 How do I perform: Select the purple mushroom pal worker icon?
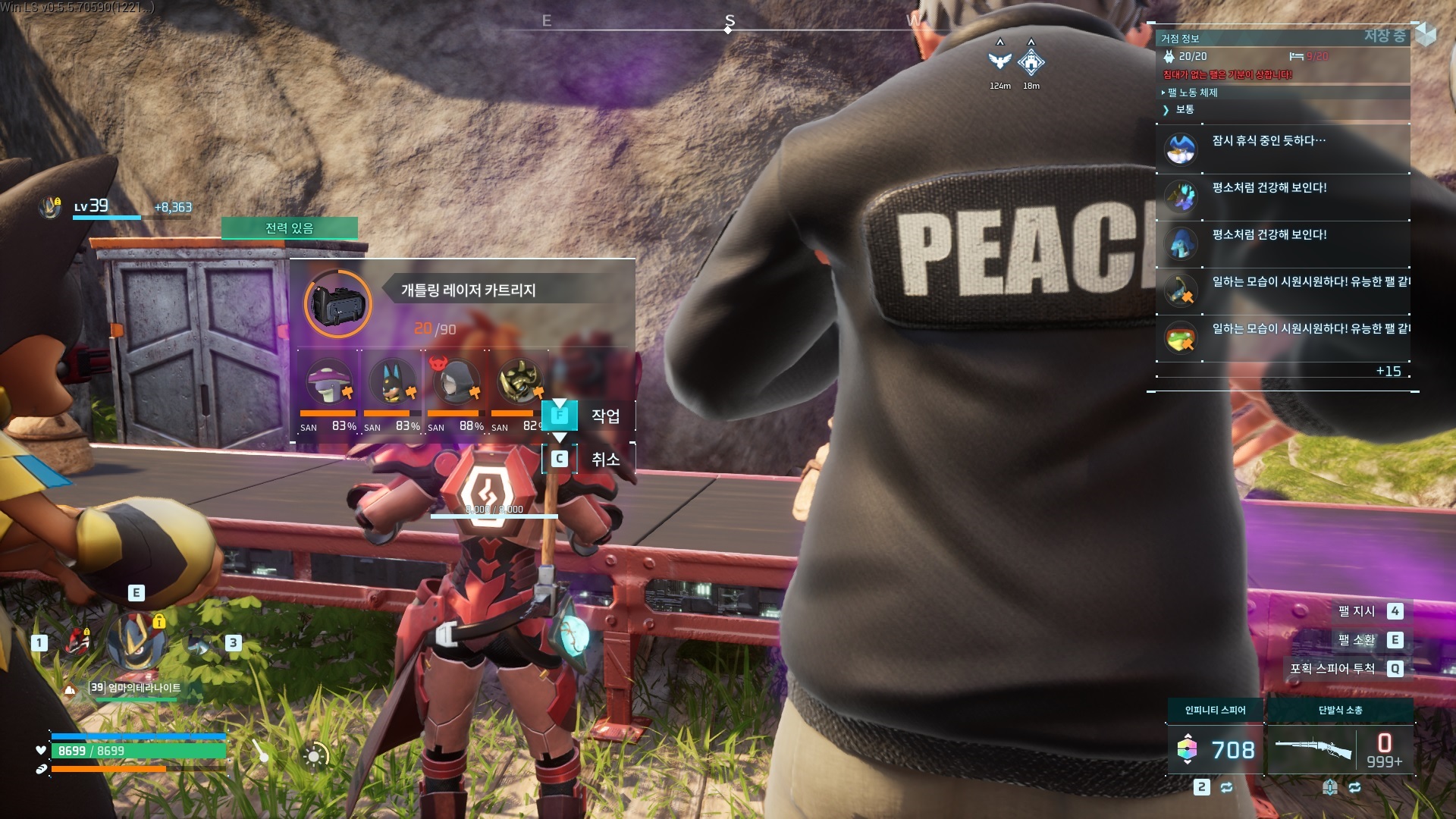(x=329, y=381)
